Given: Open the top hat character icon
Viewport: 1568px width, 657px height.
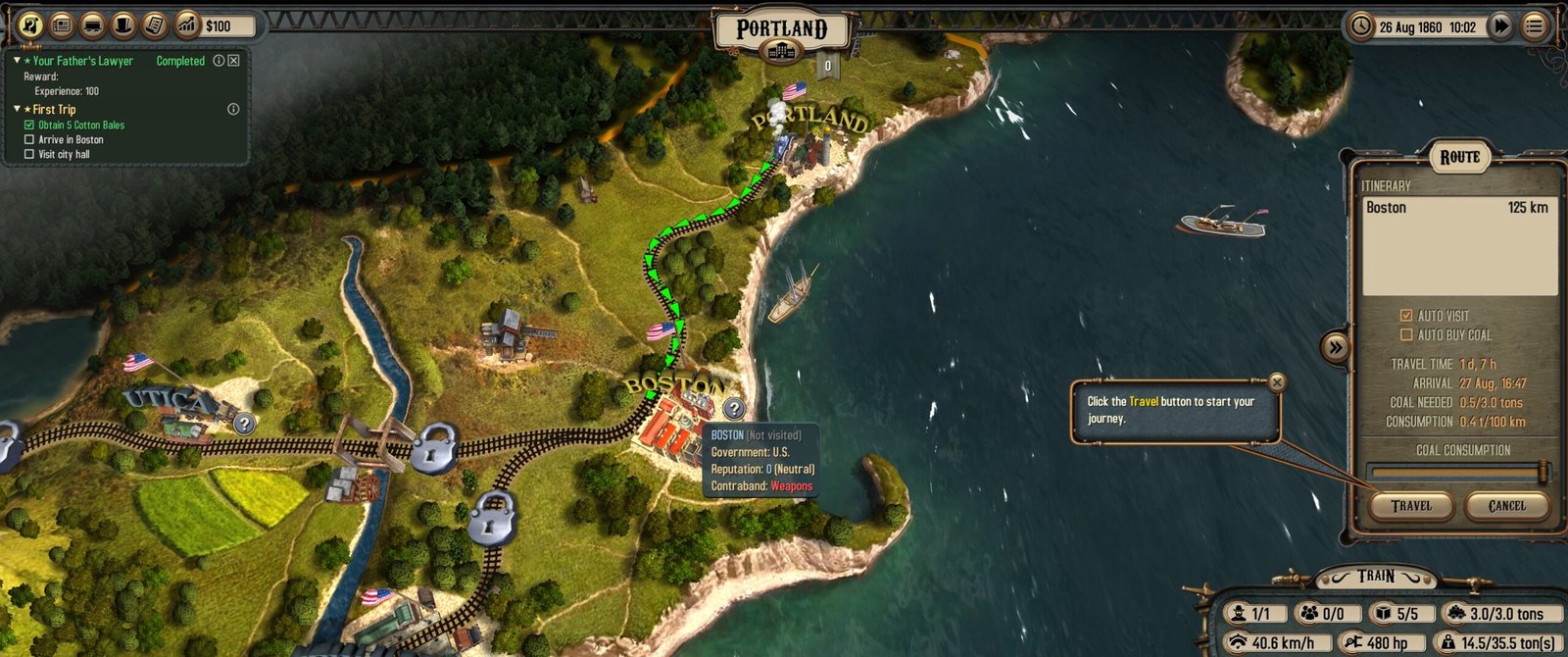Looking at the screenshot, I should pos(123,25).
